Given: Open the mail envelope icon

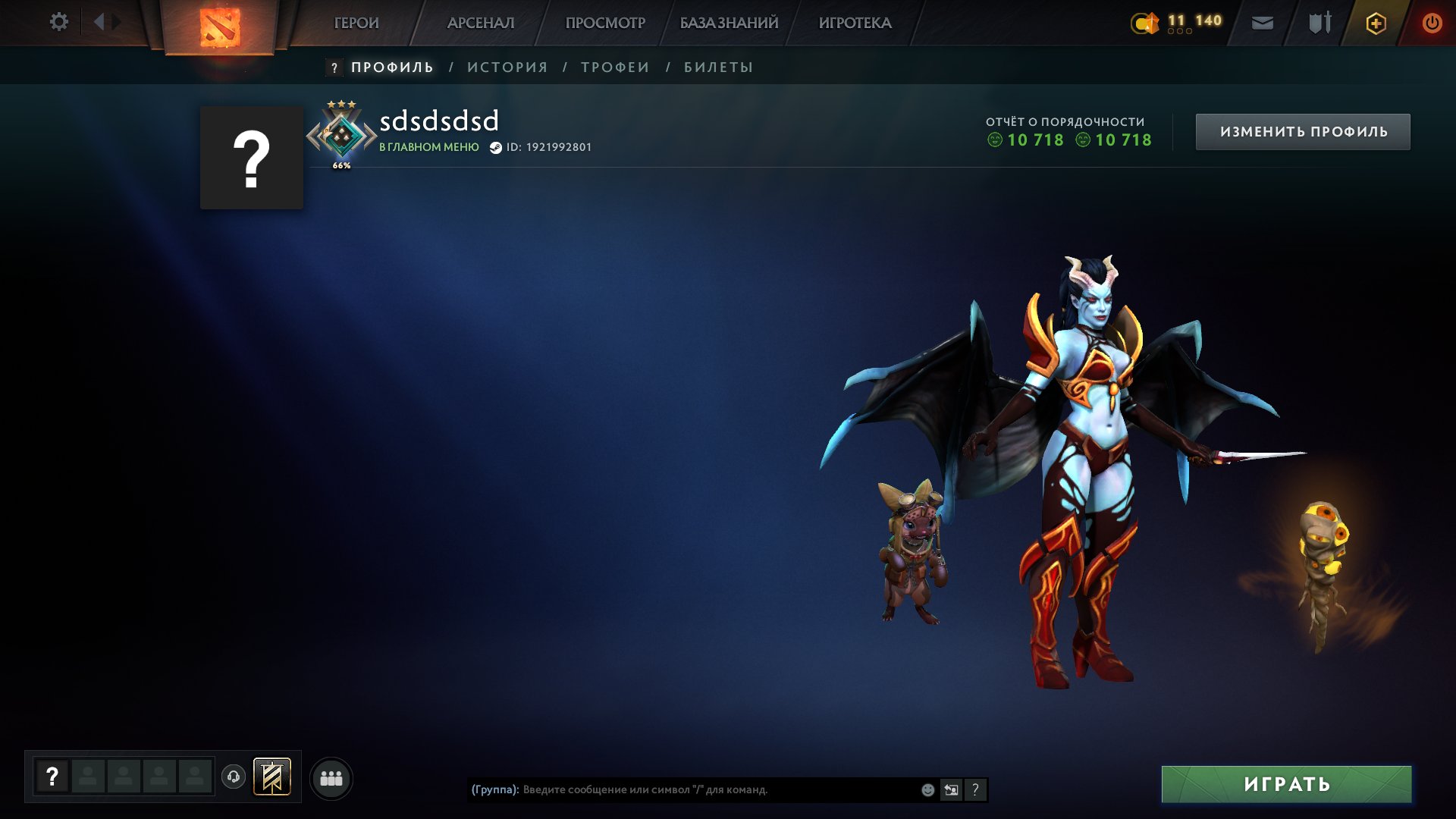Looking at the screenshot, I should 1263,24.
